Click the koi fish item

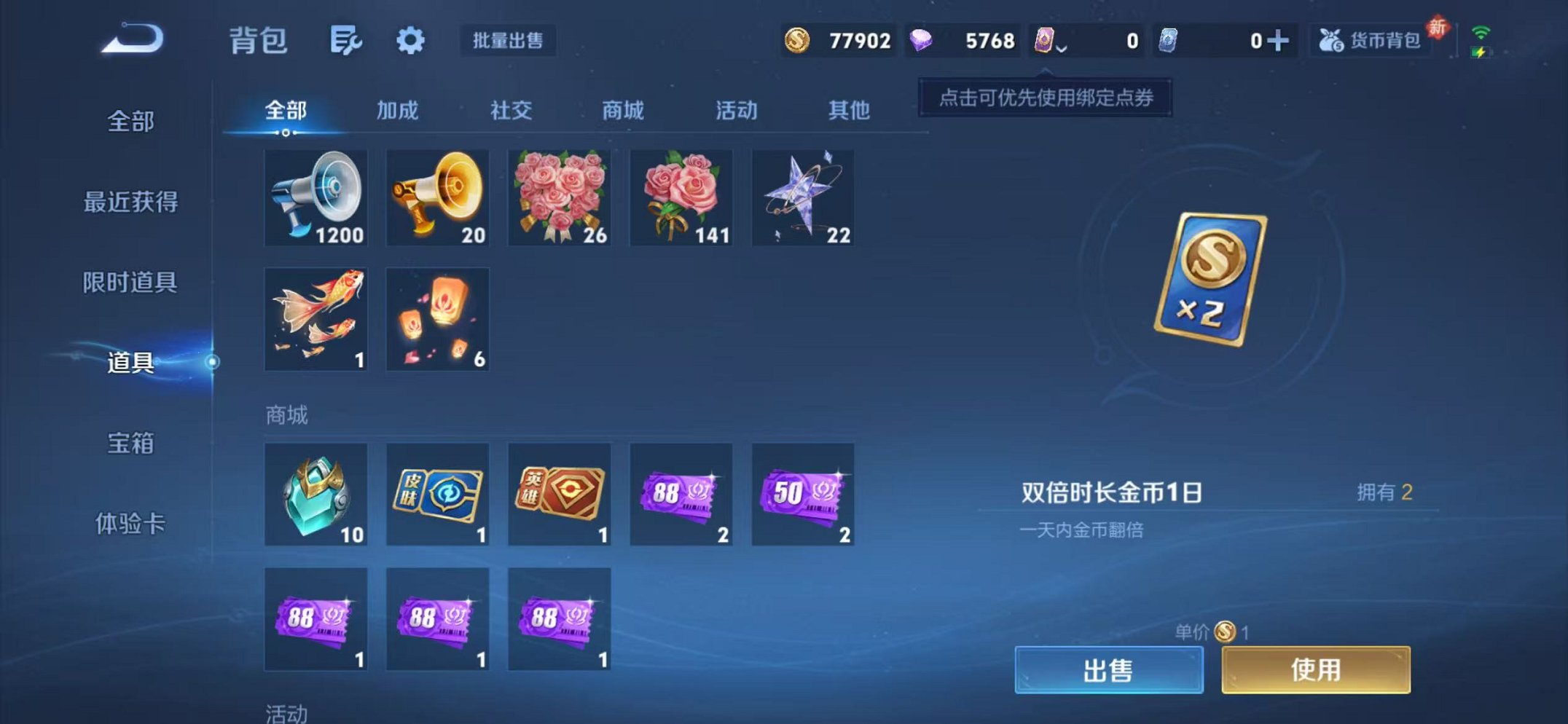[x=315, y=319]
